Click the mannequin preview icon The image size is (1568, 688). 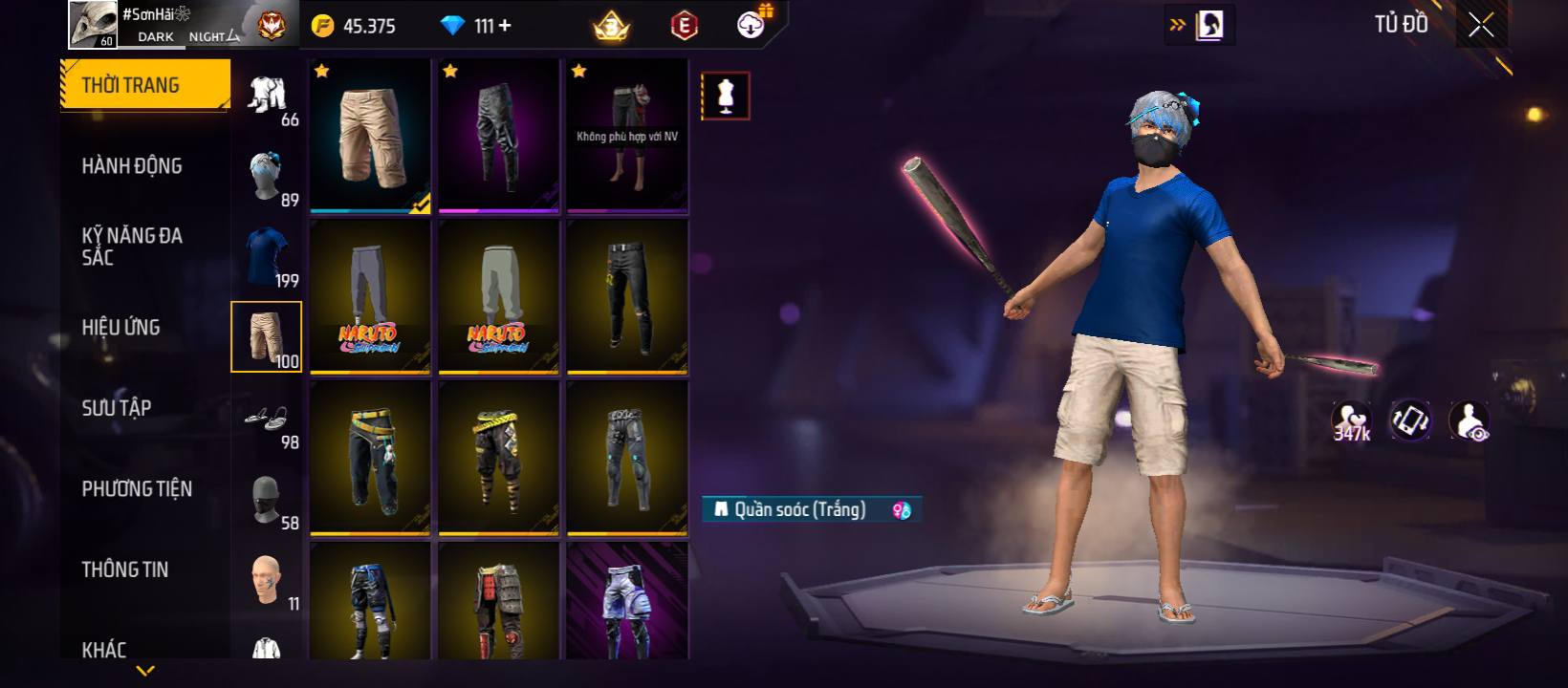[x=726, y=96]
